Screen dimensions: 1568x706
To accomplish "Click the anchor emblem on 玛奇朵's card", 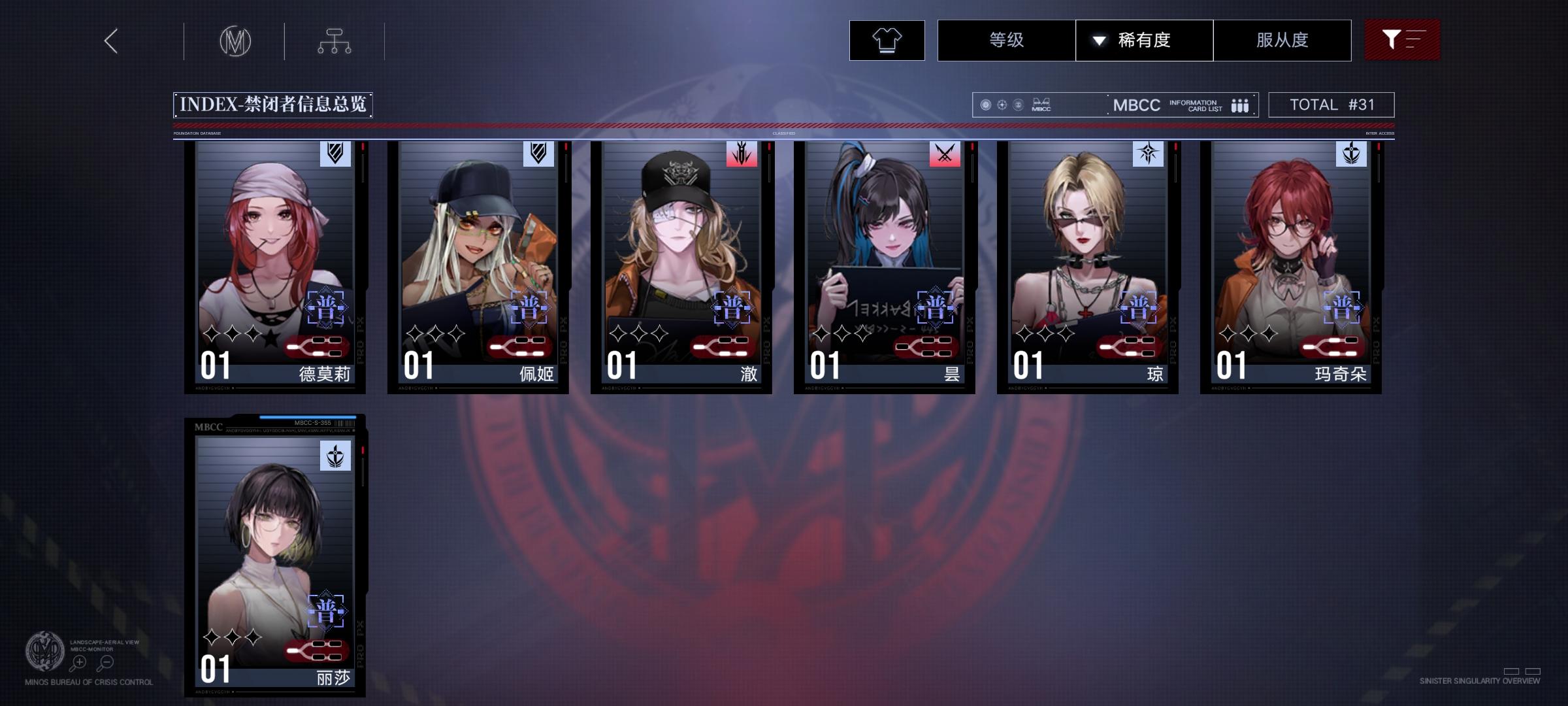I will pos(1352,154).
